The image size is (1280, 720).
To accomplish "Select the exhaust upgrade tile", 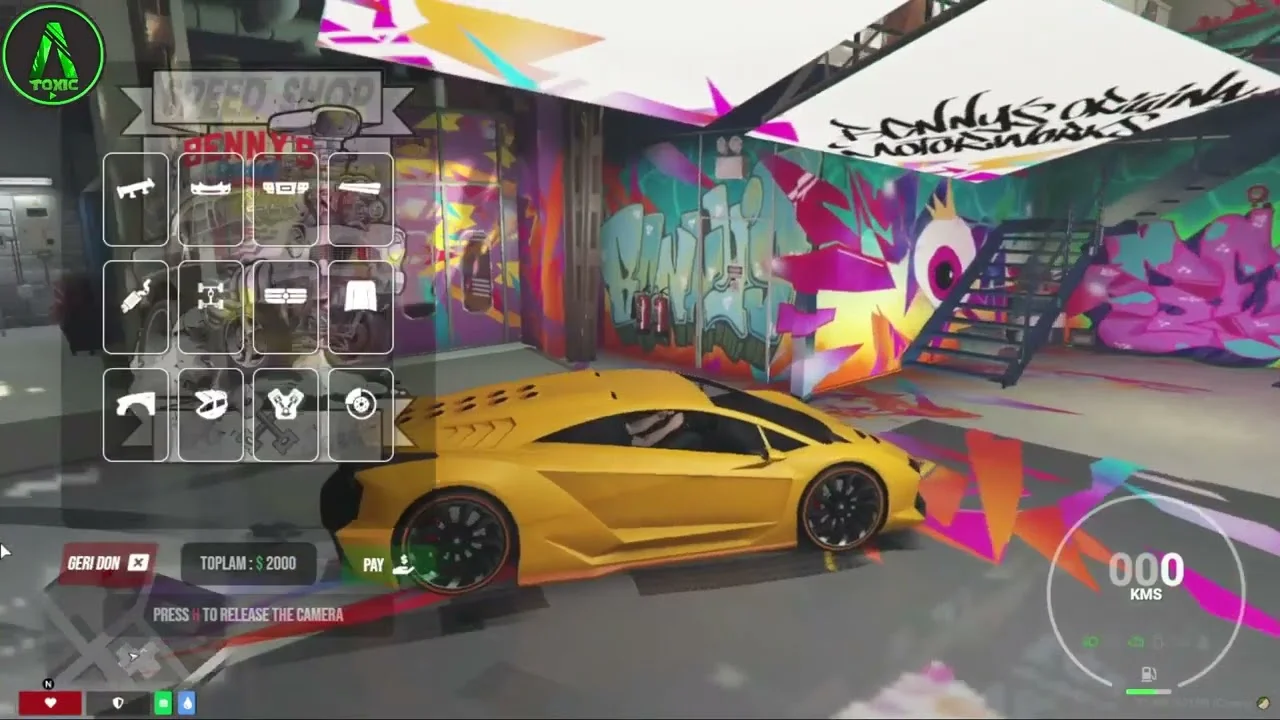I will click(136, 307).
